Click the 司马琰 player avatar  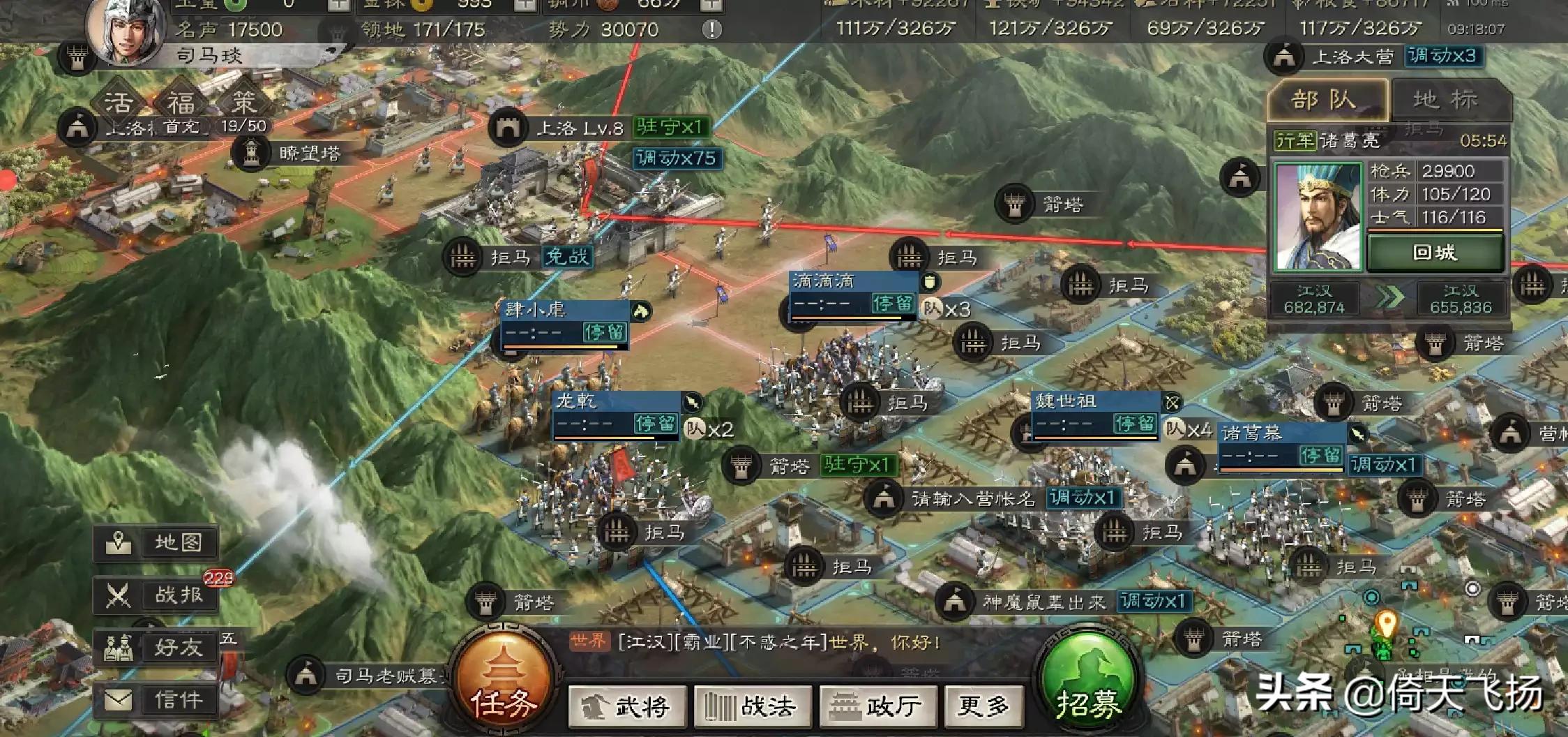point(126,31)
